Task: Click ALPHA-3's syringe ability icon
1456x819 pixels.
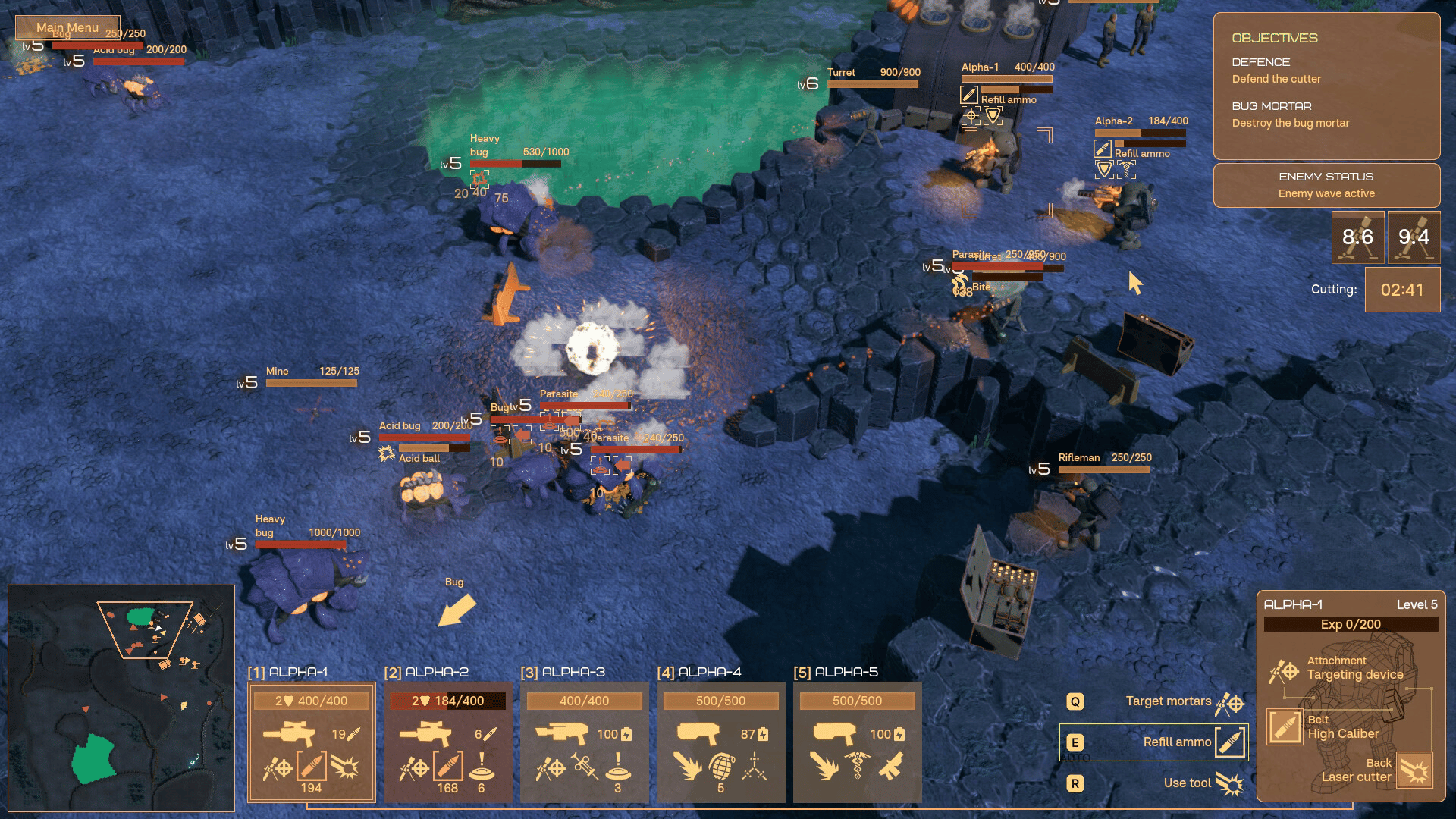Action: pos(585,767)
